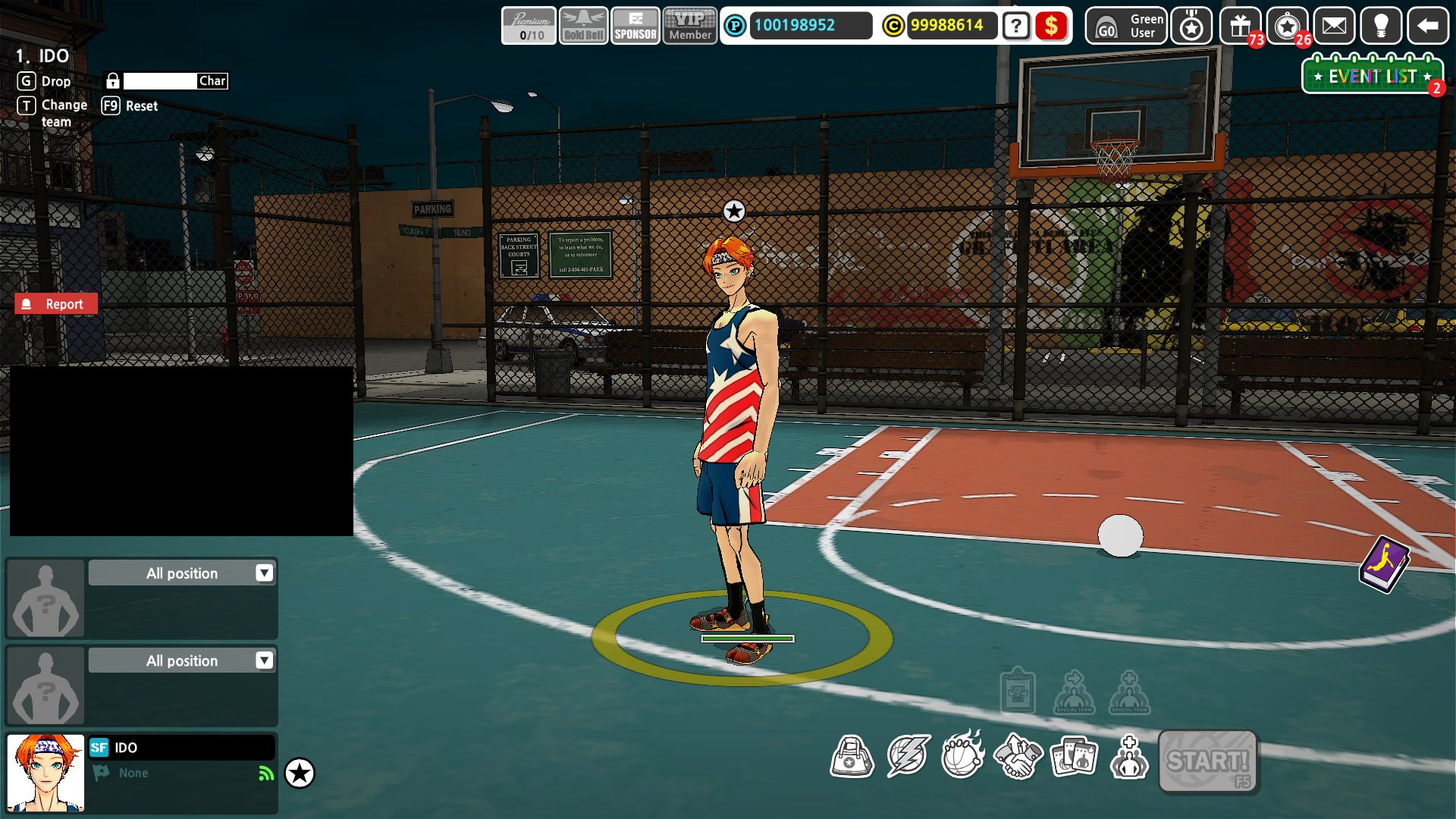Open the gift box with 73 notifications
The image size is (1456, 819).
pos(1238,27)
